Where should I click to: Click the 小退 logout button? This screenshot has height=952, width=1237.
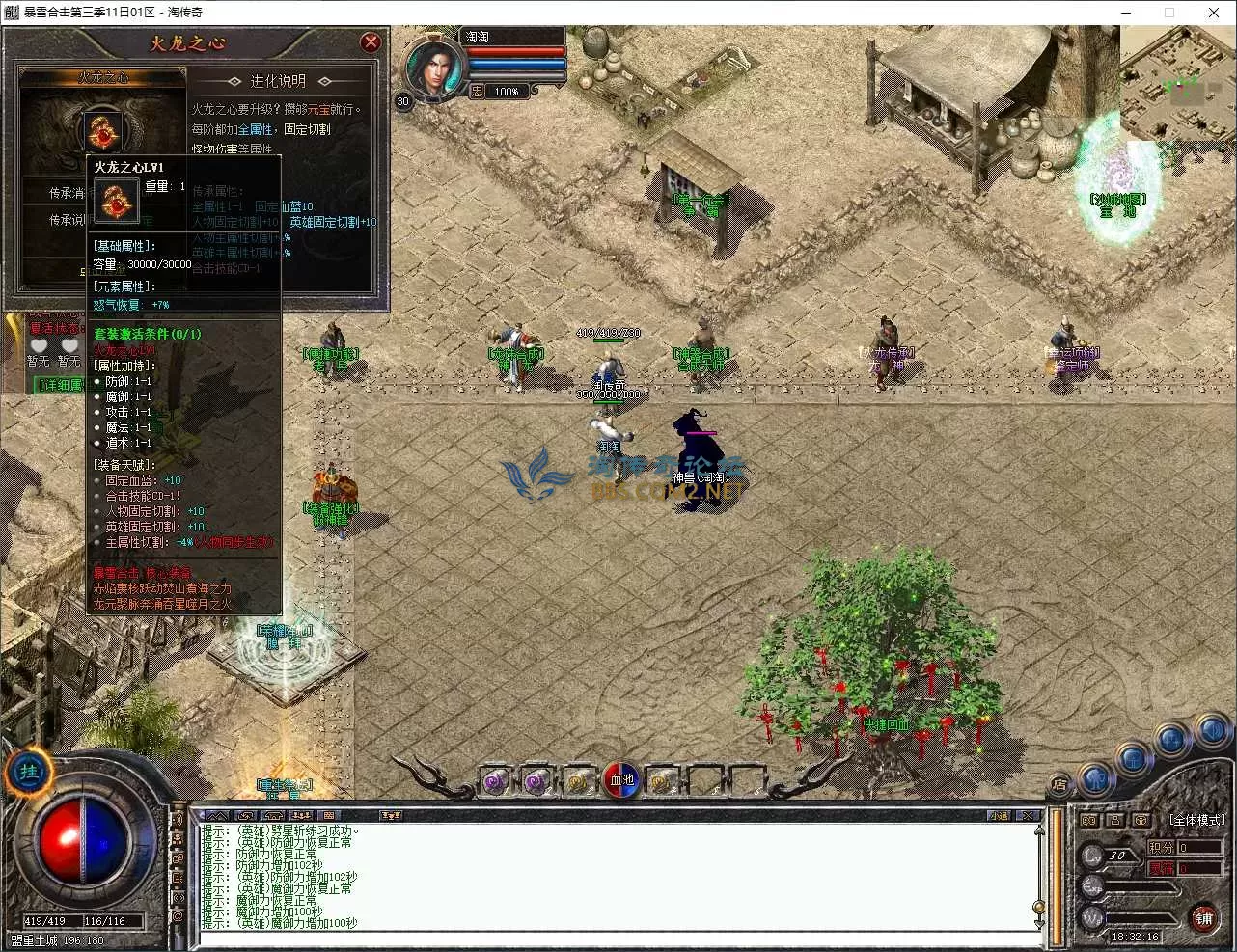[999, 816]
